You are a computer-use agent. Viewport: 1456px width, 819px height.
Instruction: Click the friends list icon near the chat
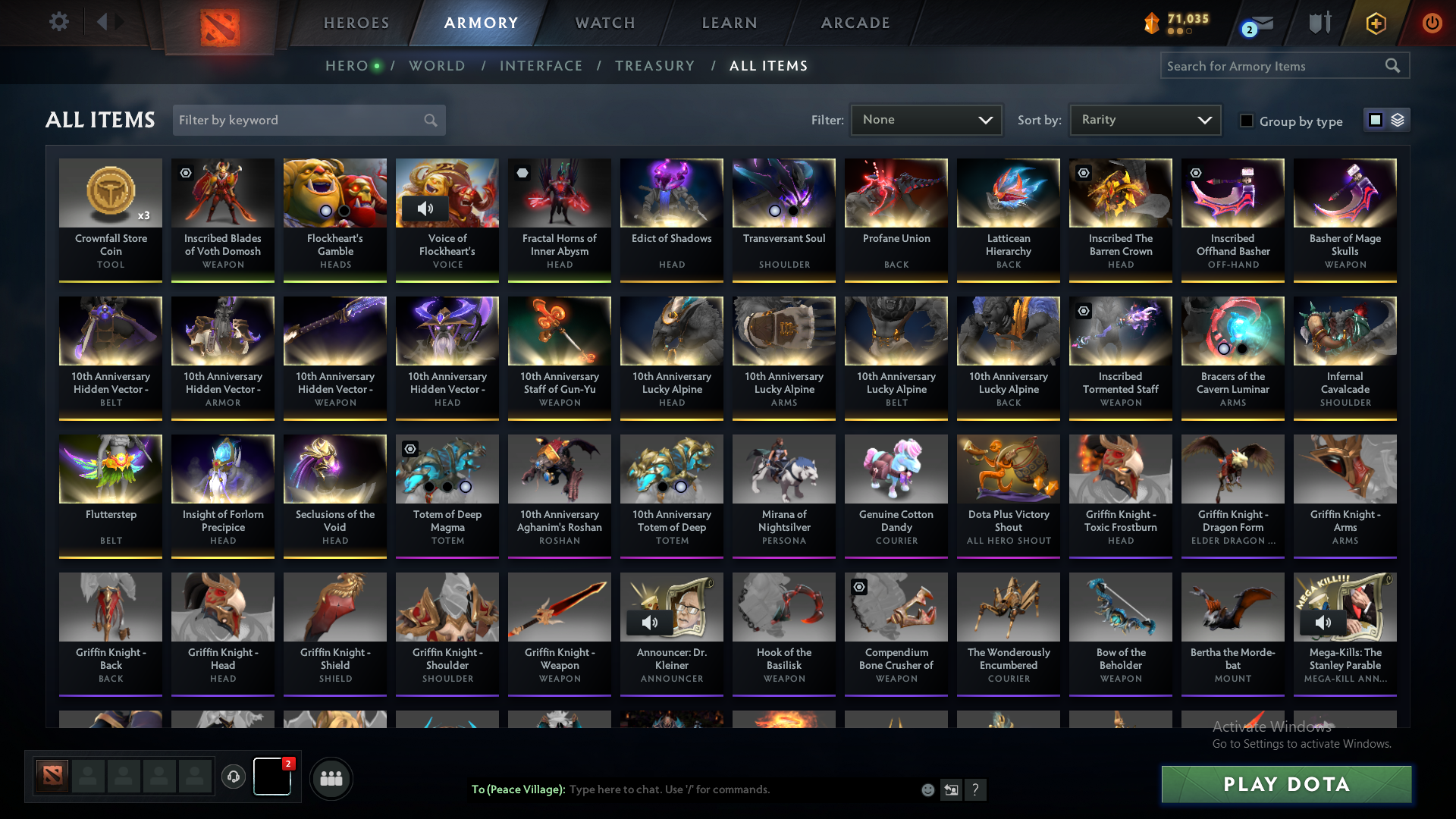pos(331,778)
